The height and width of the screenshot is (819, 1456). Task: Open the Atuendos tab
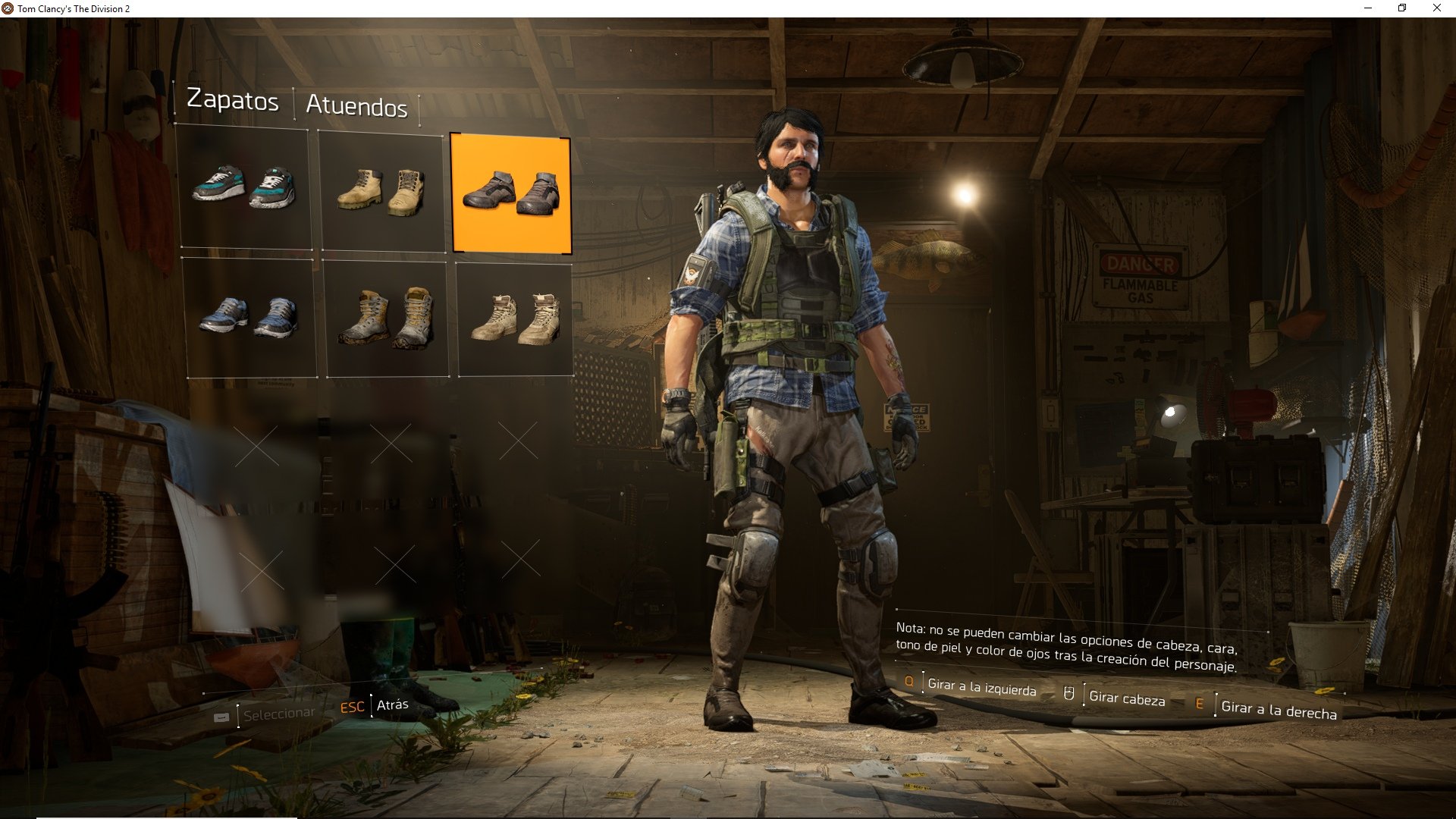[356, 106]
